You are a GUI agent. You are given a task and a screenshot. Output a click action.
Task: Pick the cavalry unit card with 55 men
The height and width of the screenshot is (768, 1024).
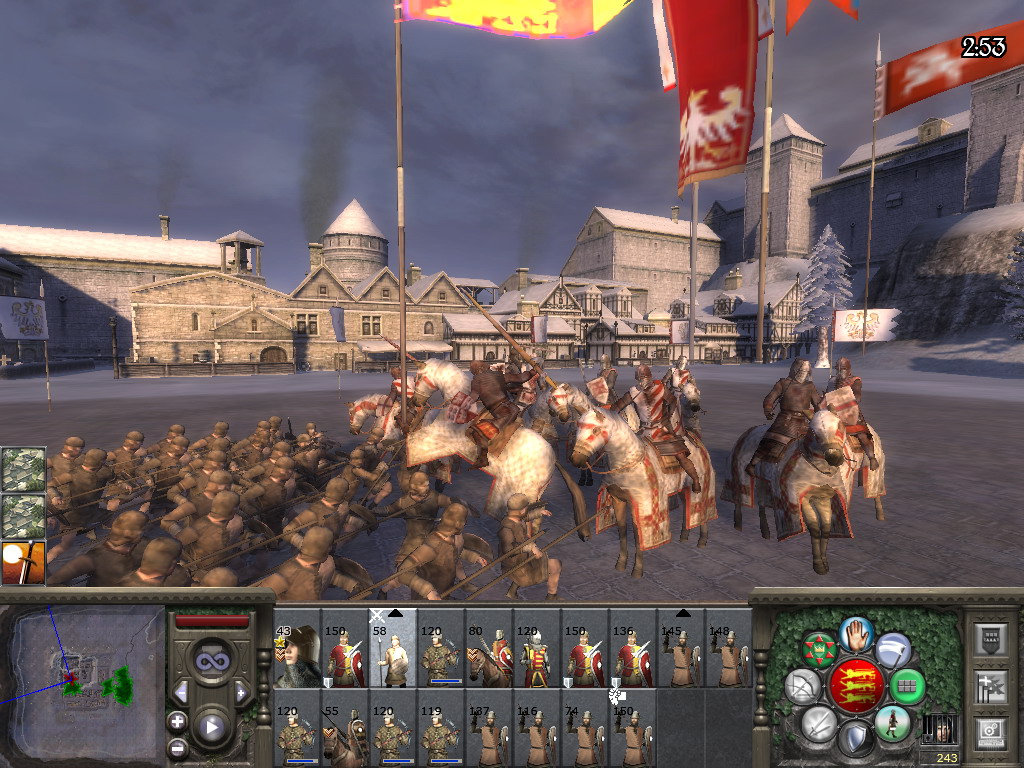pos(345,734)
